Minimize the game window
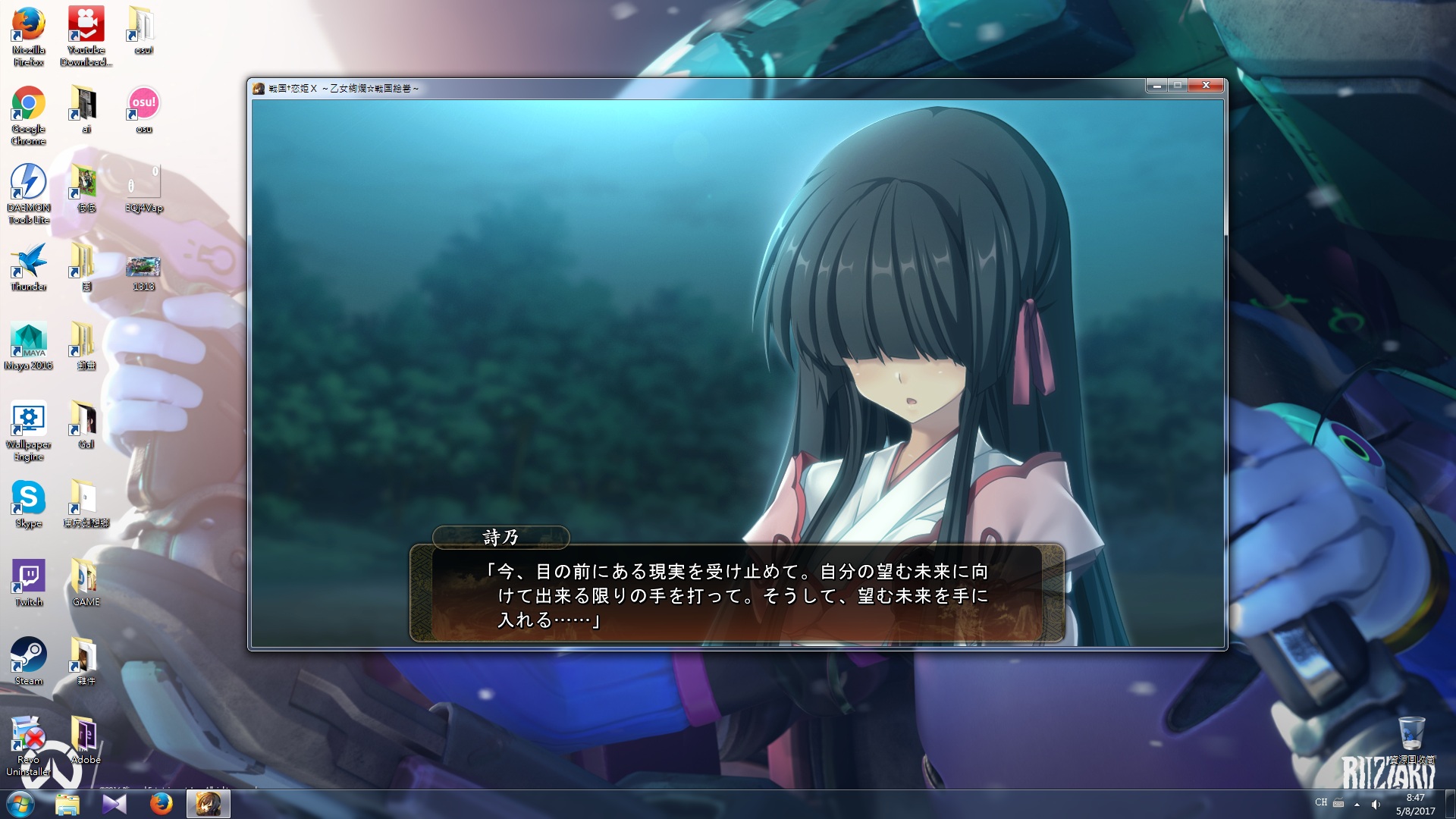Image resolution: width=1456 pixels, height=819 pixels. tap(1156, 86)
